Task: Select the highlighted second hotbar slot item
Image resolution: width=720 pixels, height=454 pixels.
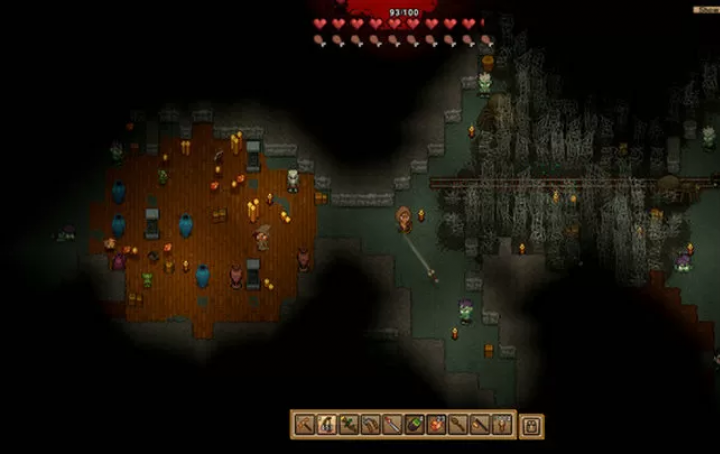Action: [x=326, y=425]
